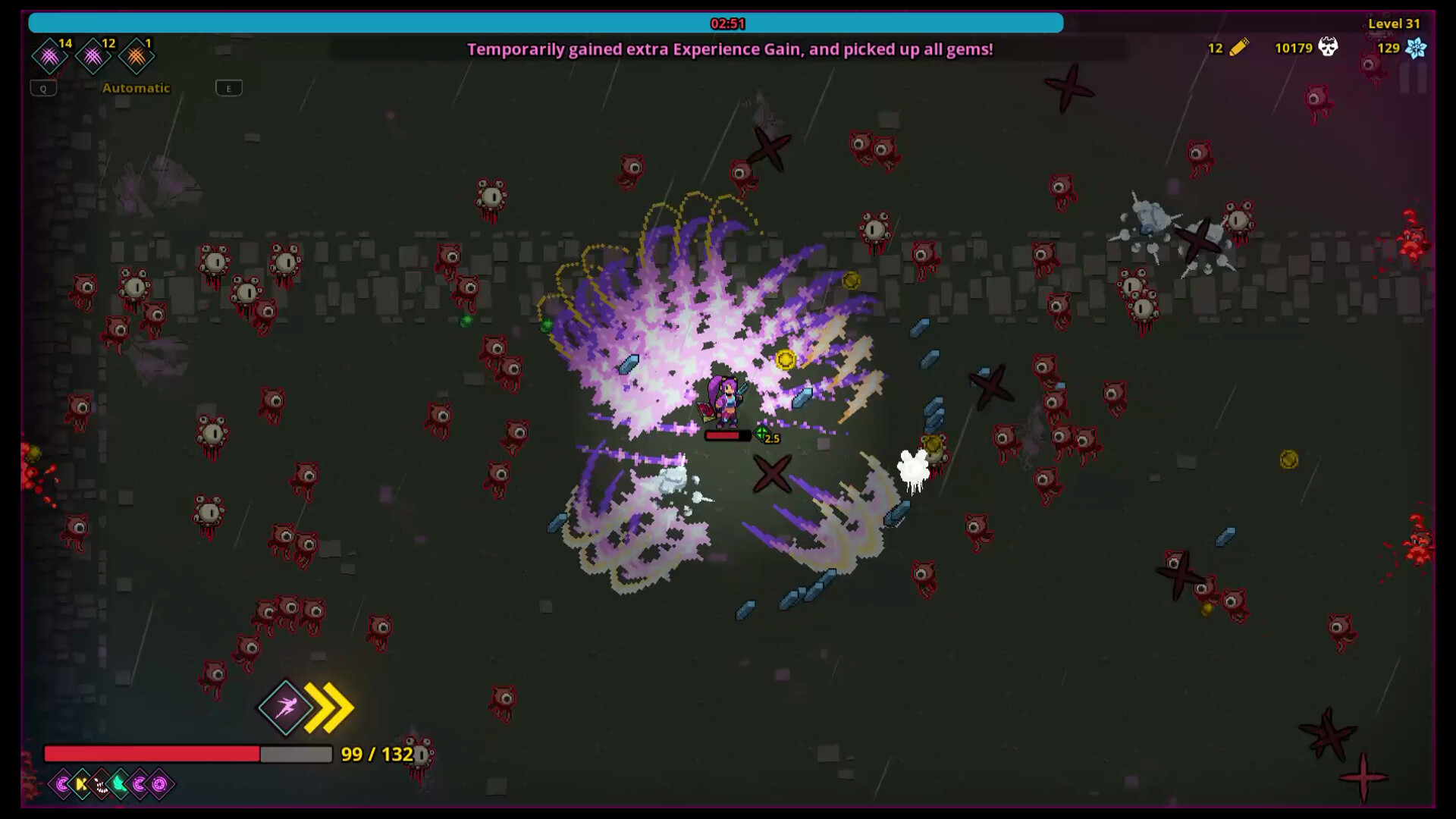
Task: Select the green crescent weapon icon
Action: click(x=118, y=784)
